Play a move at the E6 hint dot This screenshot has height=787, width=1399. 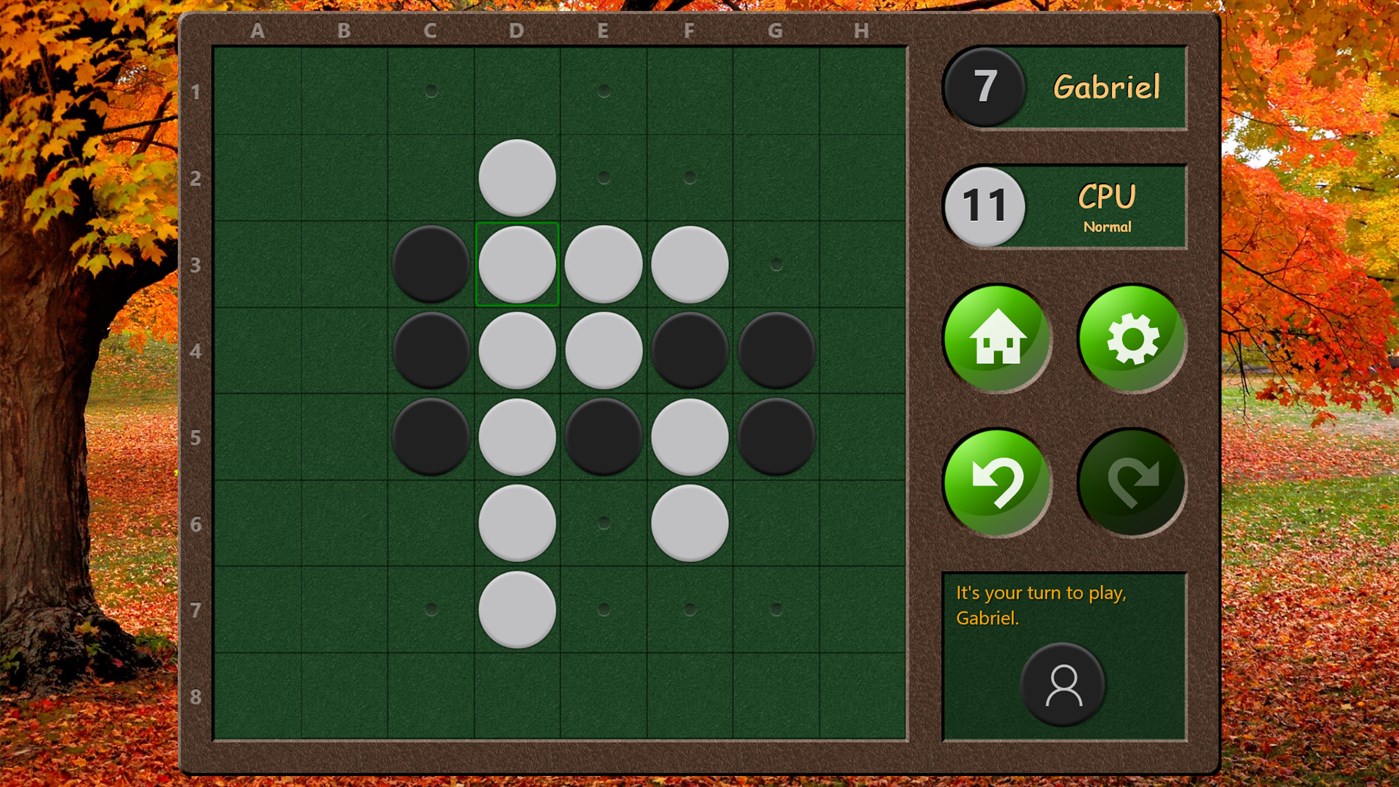coord(602,521)
